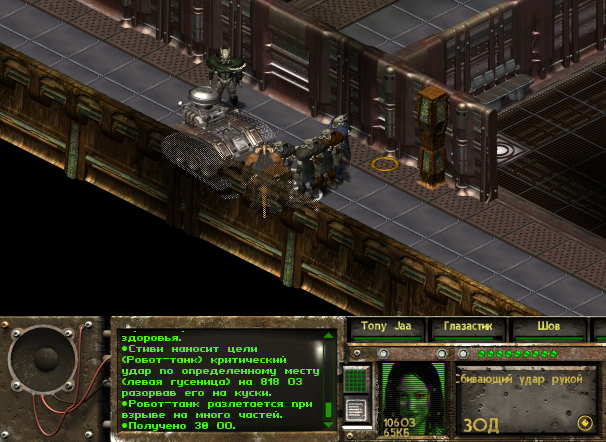Select squad member Глазастик
Viewport: 606px width, 442px height.
[x=468, y=327]
